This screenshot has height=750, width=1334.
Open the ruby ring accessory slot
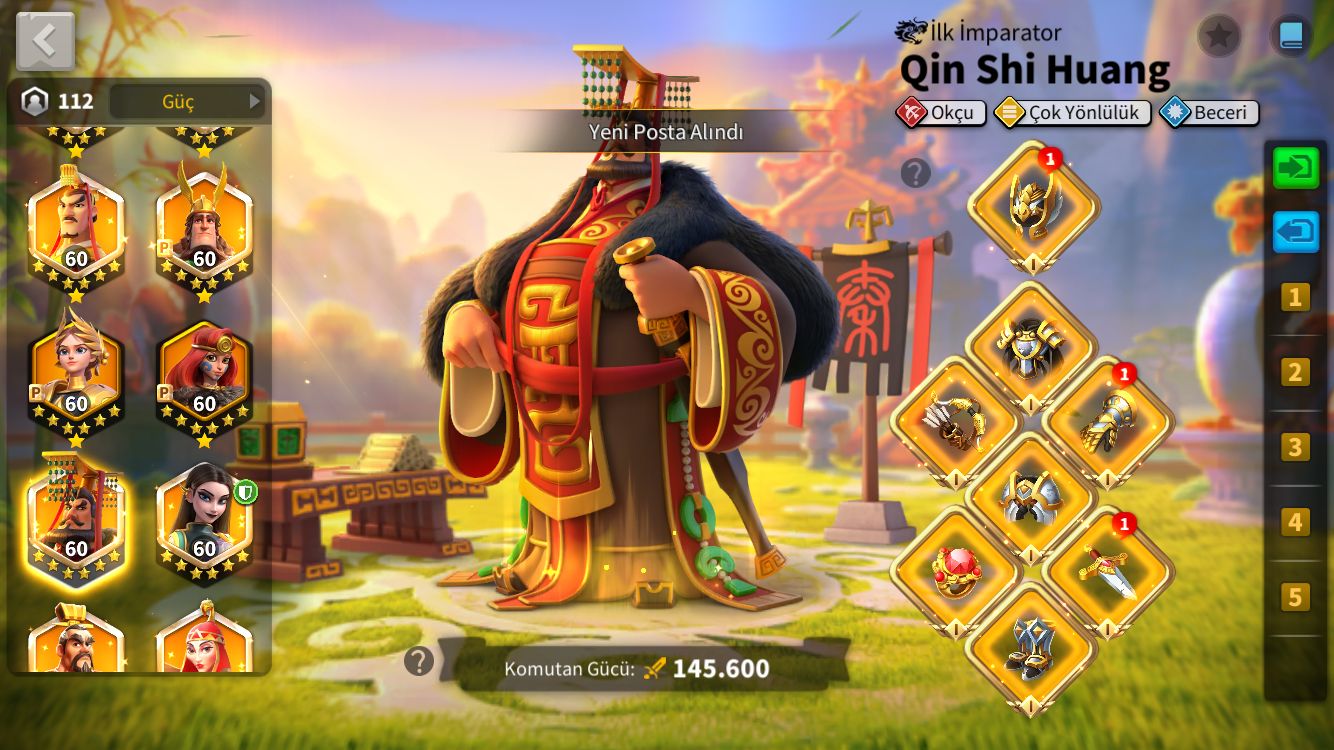[x=956, y=570]
